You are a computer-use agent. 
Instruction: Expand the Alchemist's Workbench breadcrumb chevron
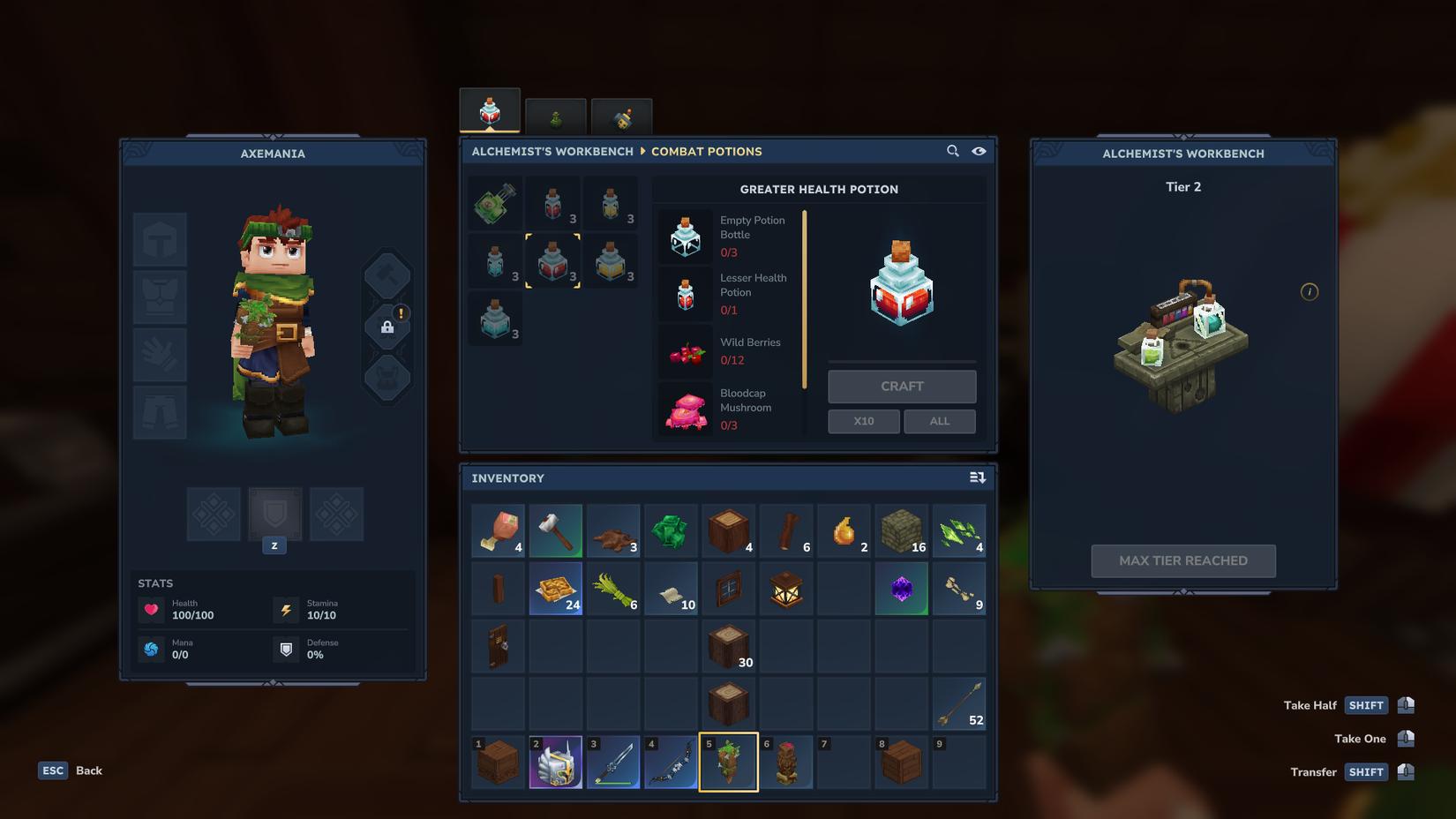click(643, 151)
